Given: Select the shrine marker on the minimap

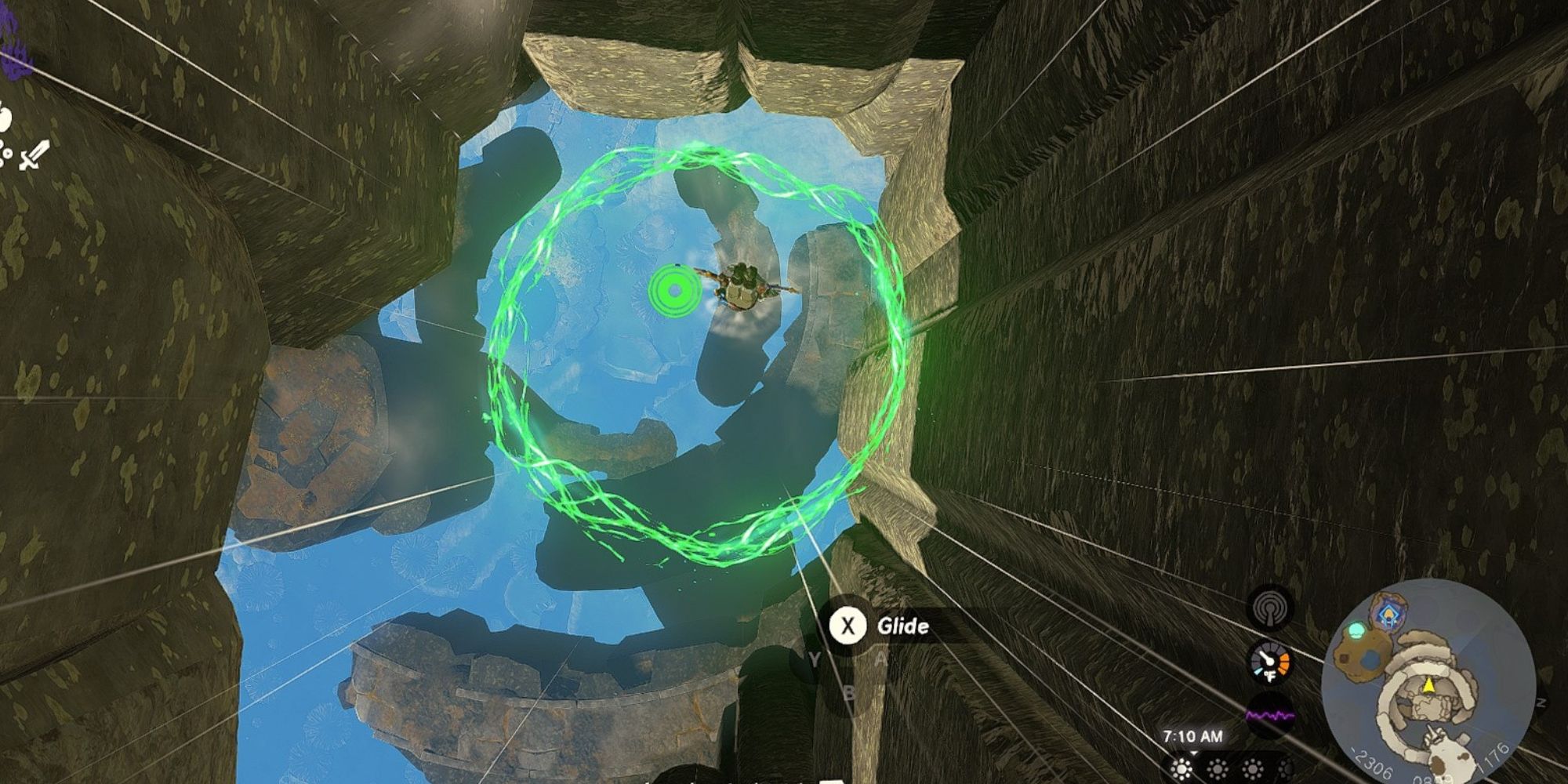Looking at the screenshot, I should 1388,615.
